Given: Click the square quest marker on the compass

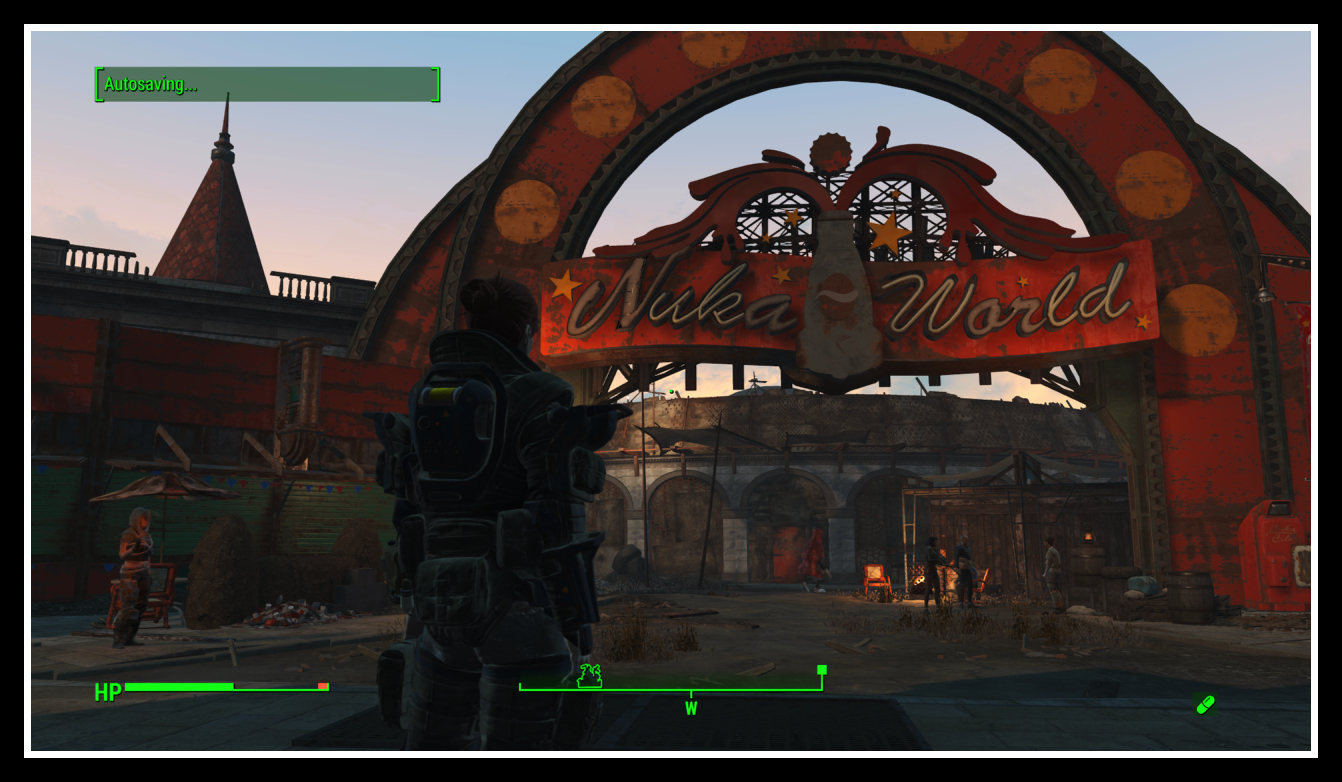Looking at the screenshot, I should pyautogui.click(x=820, y=670).
